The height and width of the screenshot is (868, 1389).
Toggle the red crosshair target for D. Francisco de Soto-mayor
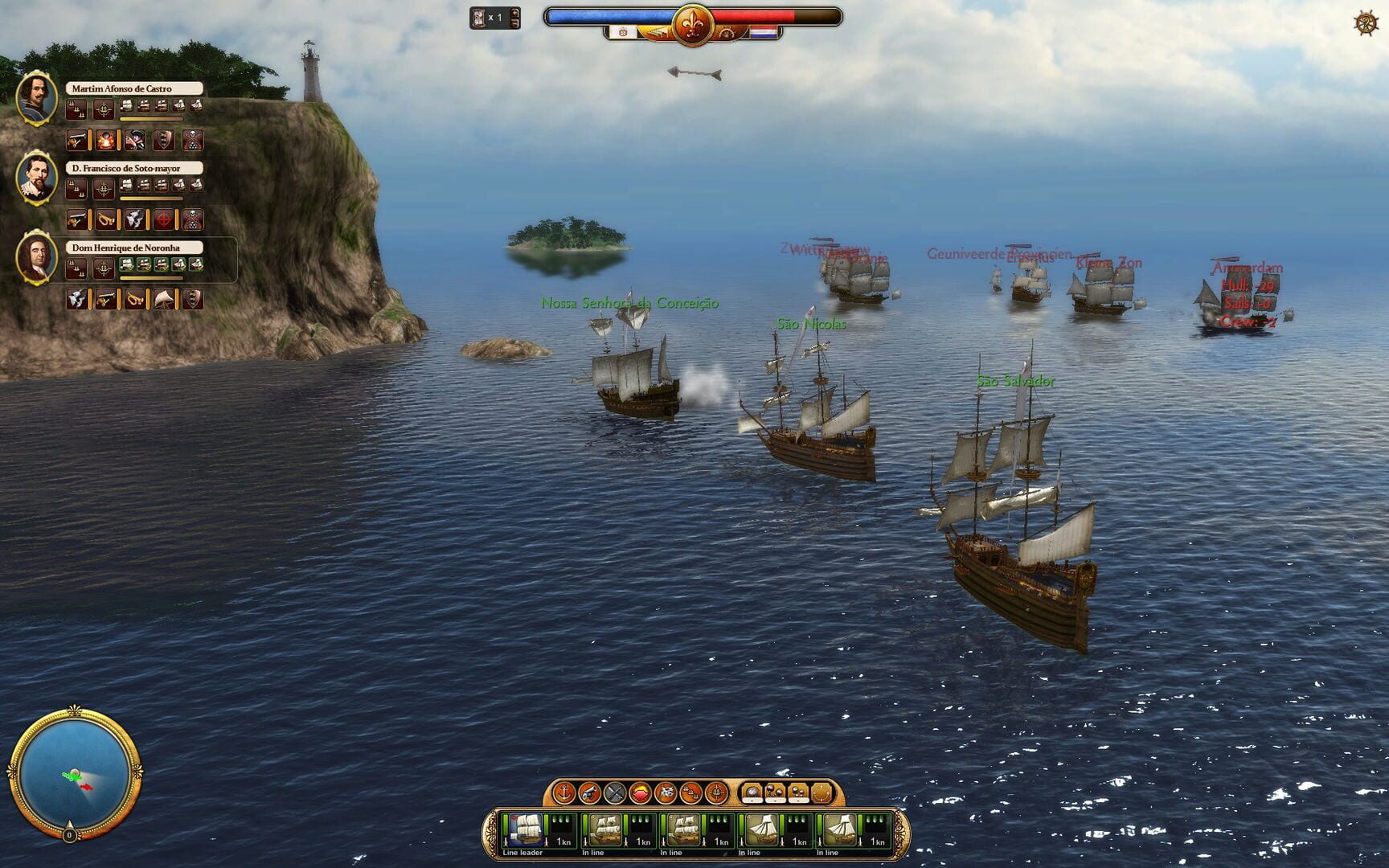coord(162,219)
